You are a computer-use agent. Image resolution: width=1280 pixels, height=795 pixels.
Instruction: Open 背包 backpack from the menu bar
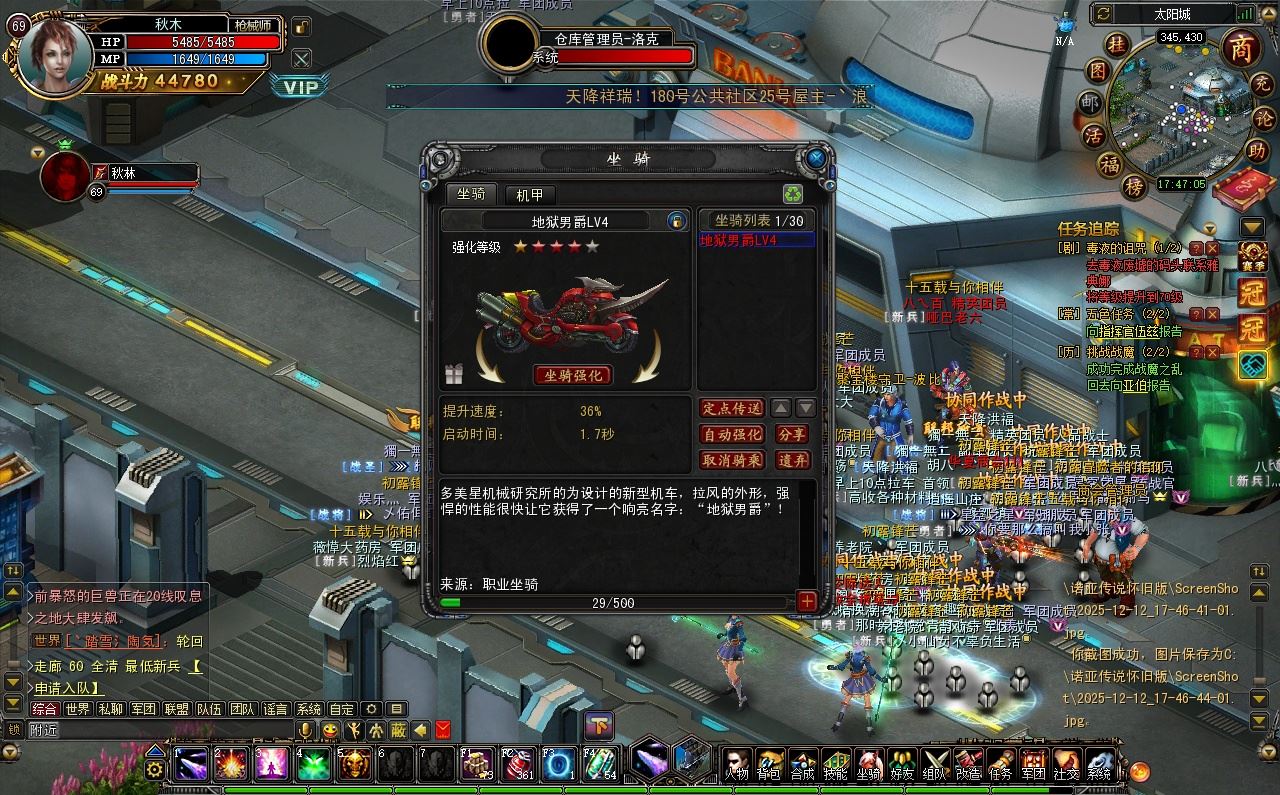coord(768,765)
